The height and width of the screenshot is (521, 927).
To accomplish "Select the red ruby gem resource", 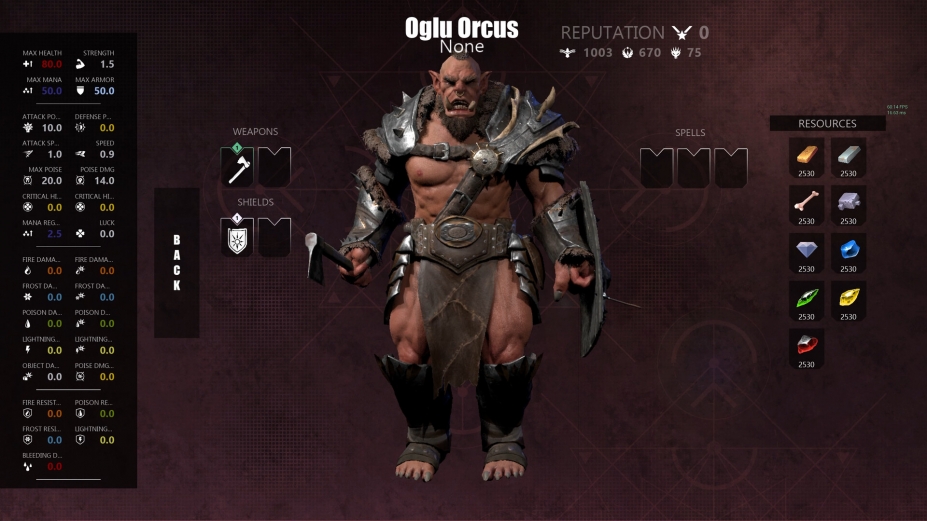I will pos(807,346).
